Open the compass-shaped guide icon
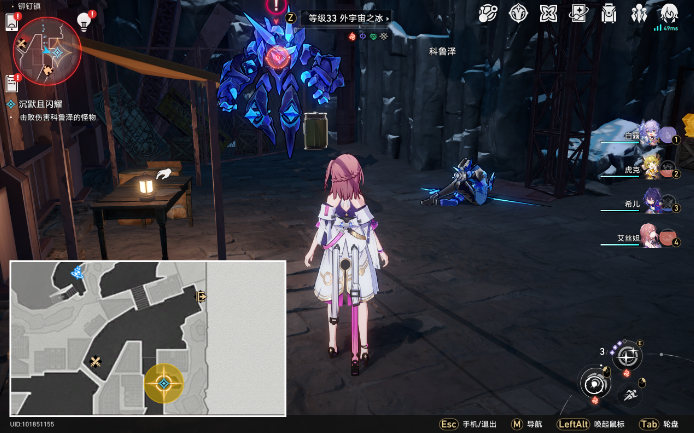 (x=519, y=13)
